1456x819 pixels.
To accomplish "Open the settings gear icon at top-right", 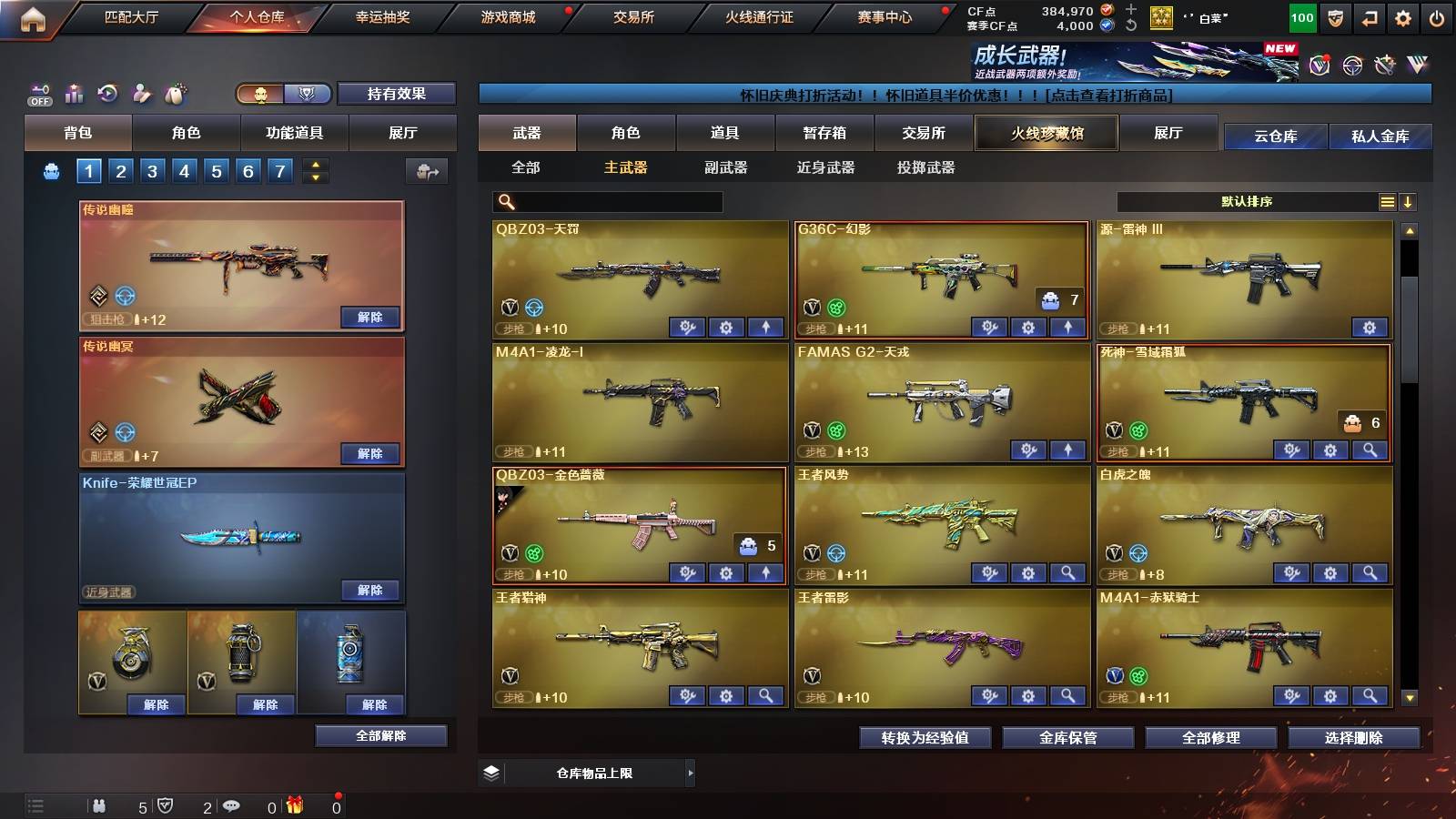I will coord(1402,16).
